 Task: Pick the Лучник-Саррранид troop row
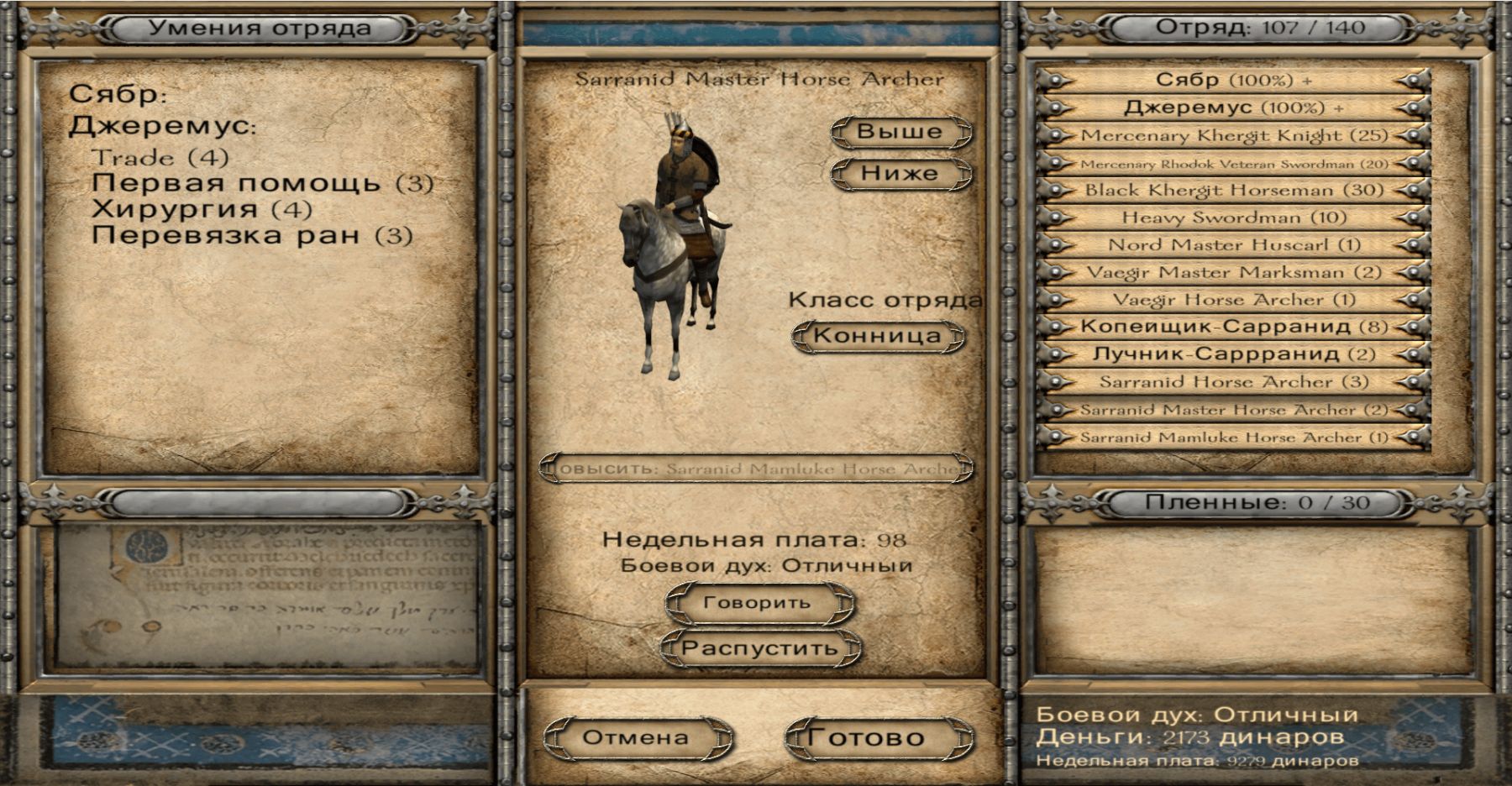[1233, 354]
